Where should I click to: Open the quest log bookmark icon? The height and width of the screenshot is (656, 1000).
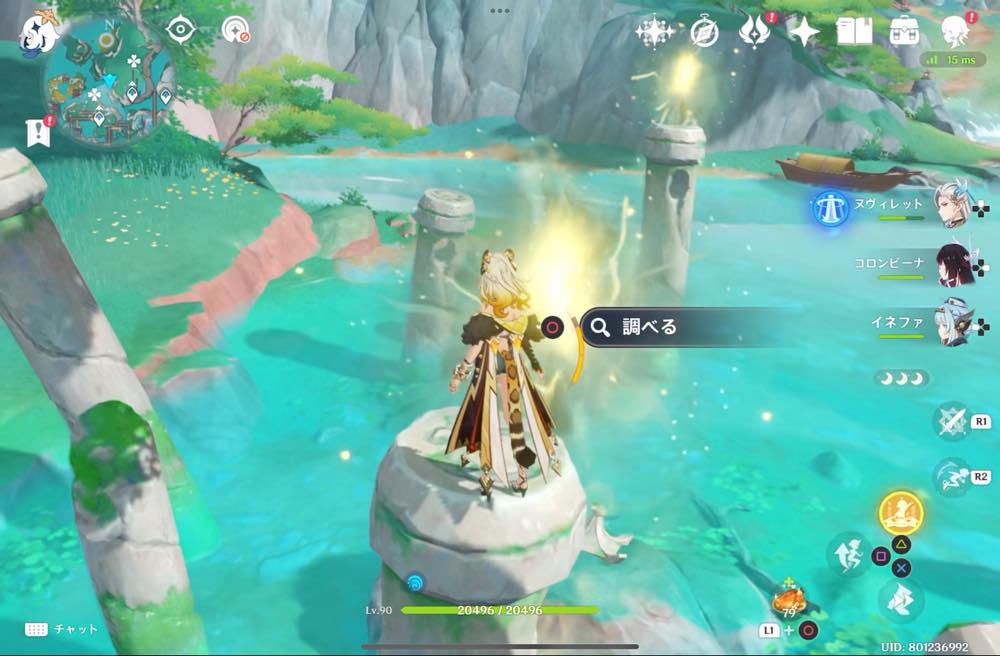38,130
